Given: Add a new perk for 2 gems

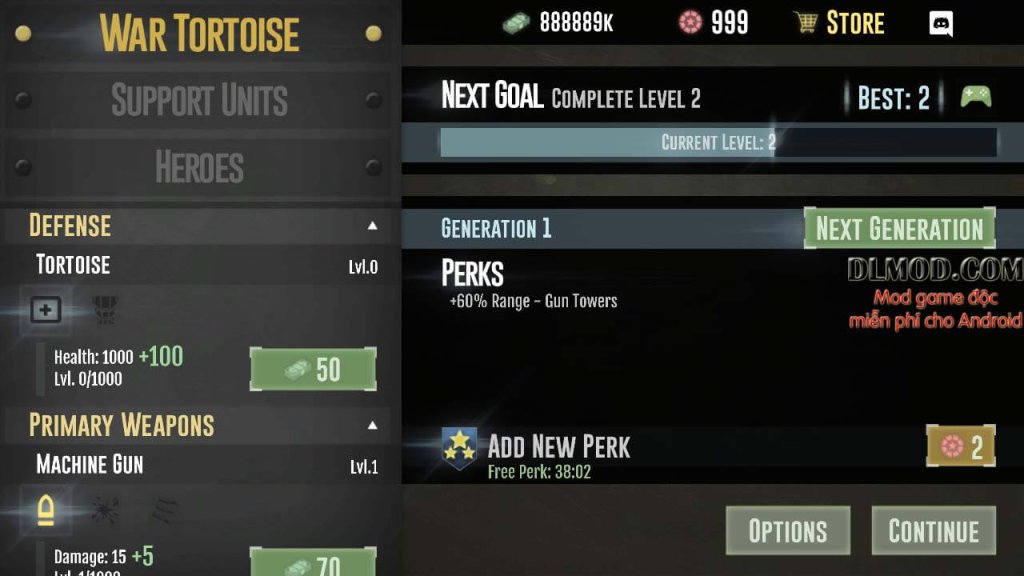Looking at the screenshot, I should point(960,446).
